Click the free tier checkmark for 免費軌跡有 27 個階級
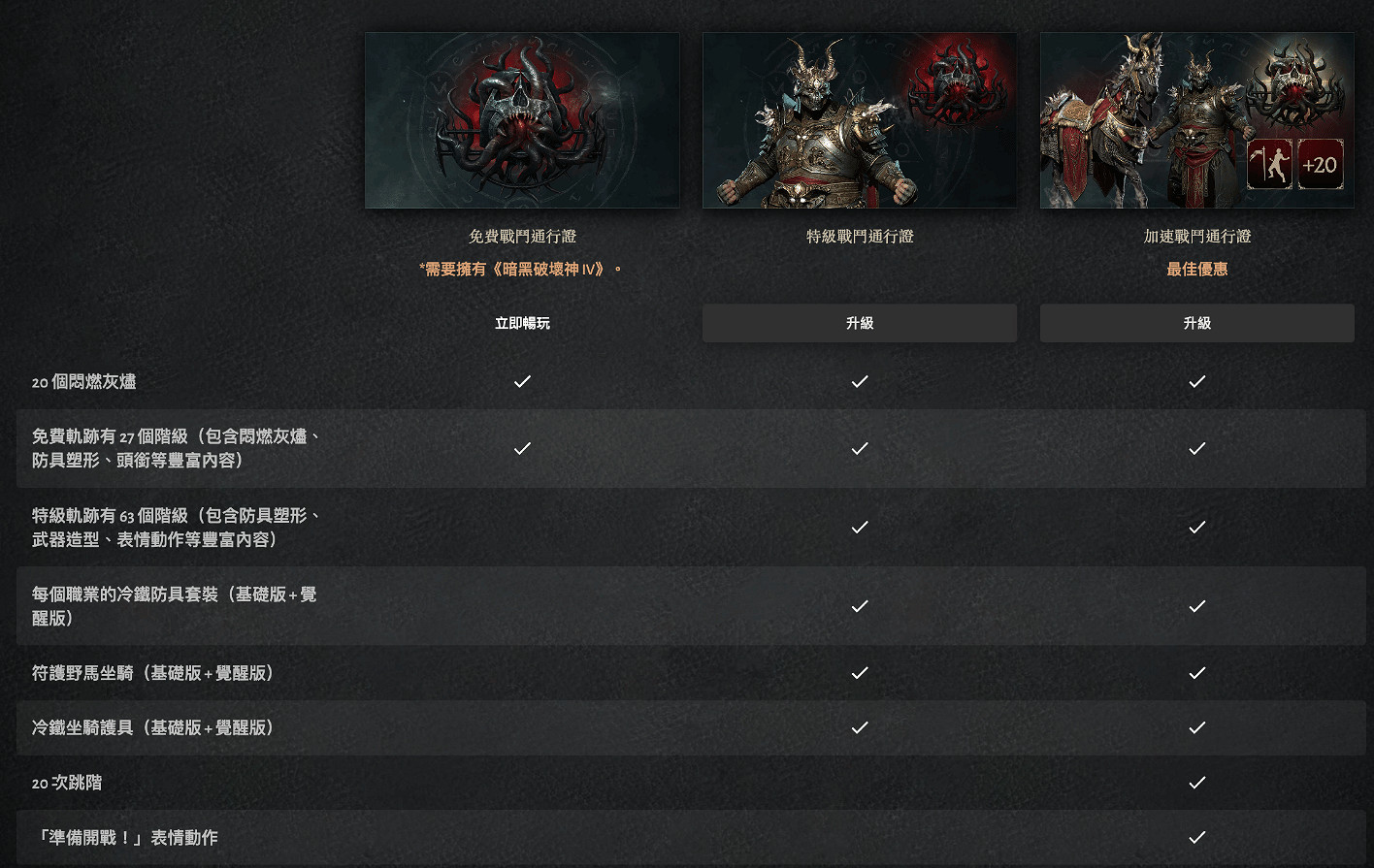This screenshot has height=868, width=1374. (522, 448)
